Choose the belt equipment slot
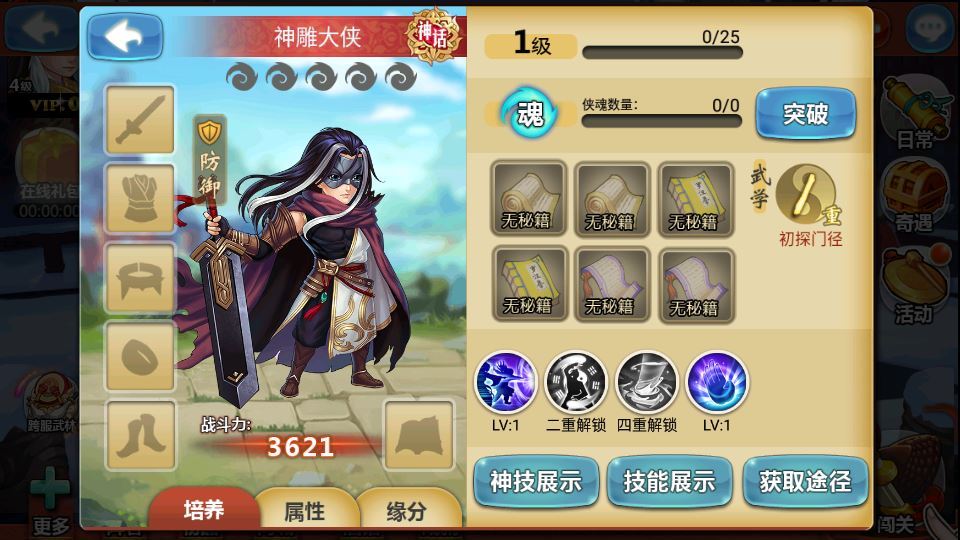 click(x=140, y=277)
